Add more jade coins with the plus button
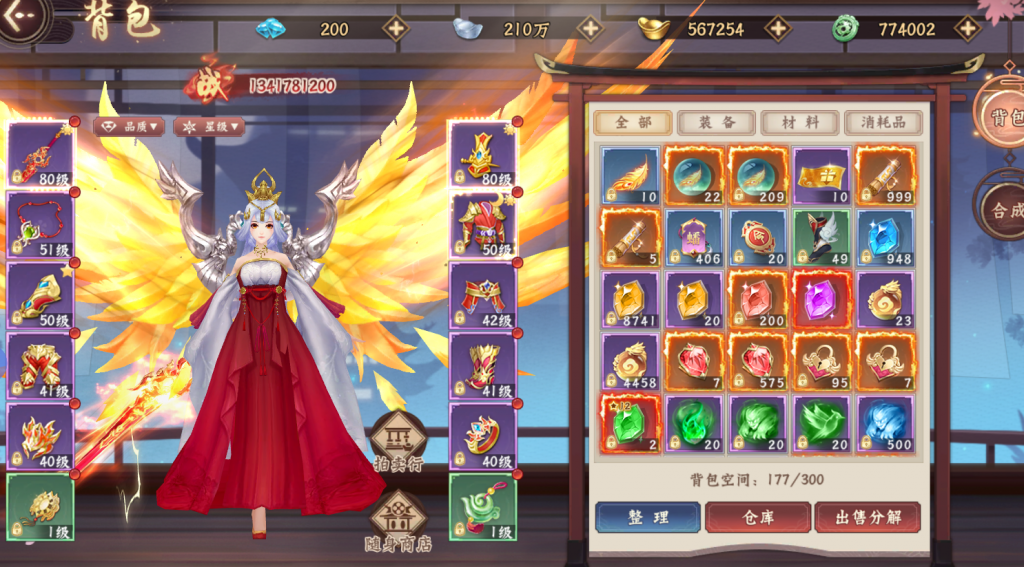This screenshot has width=1024, height=567. pyautogui.click(x=967, y=28)
